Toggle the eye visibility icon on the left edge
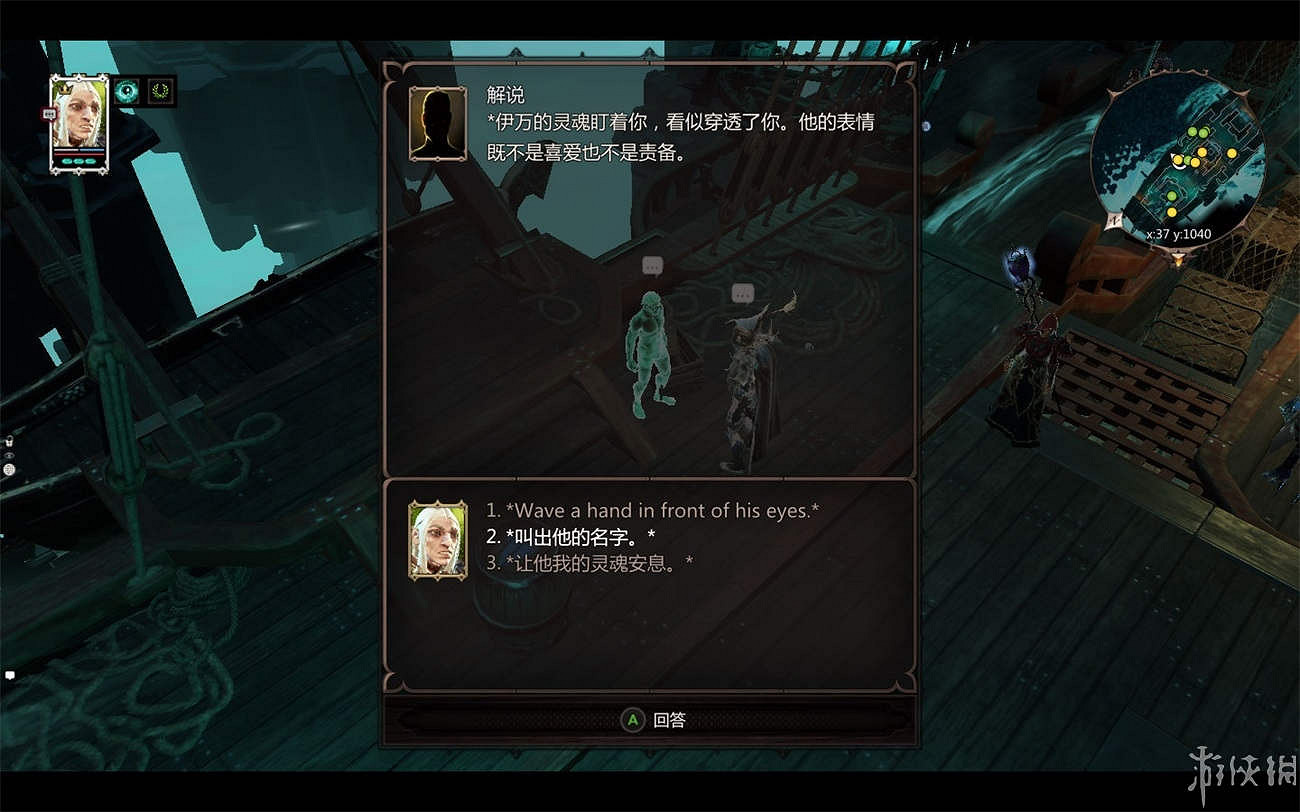 [9, 455]
